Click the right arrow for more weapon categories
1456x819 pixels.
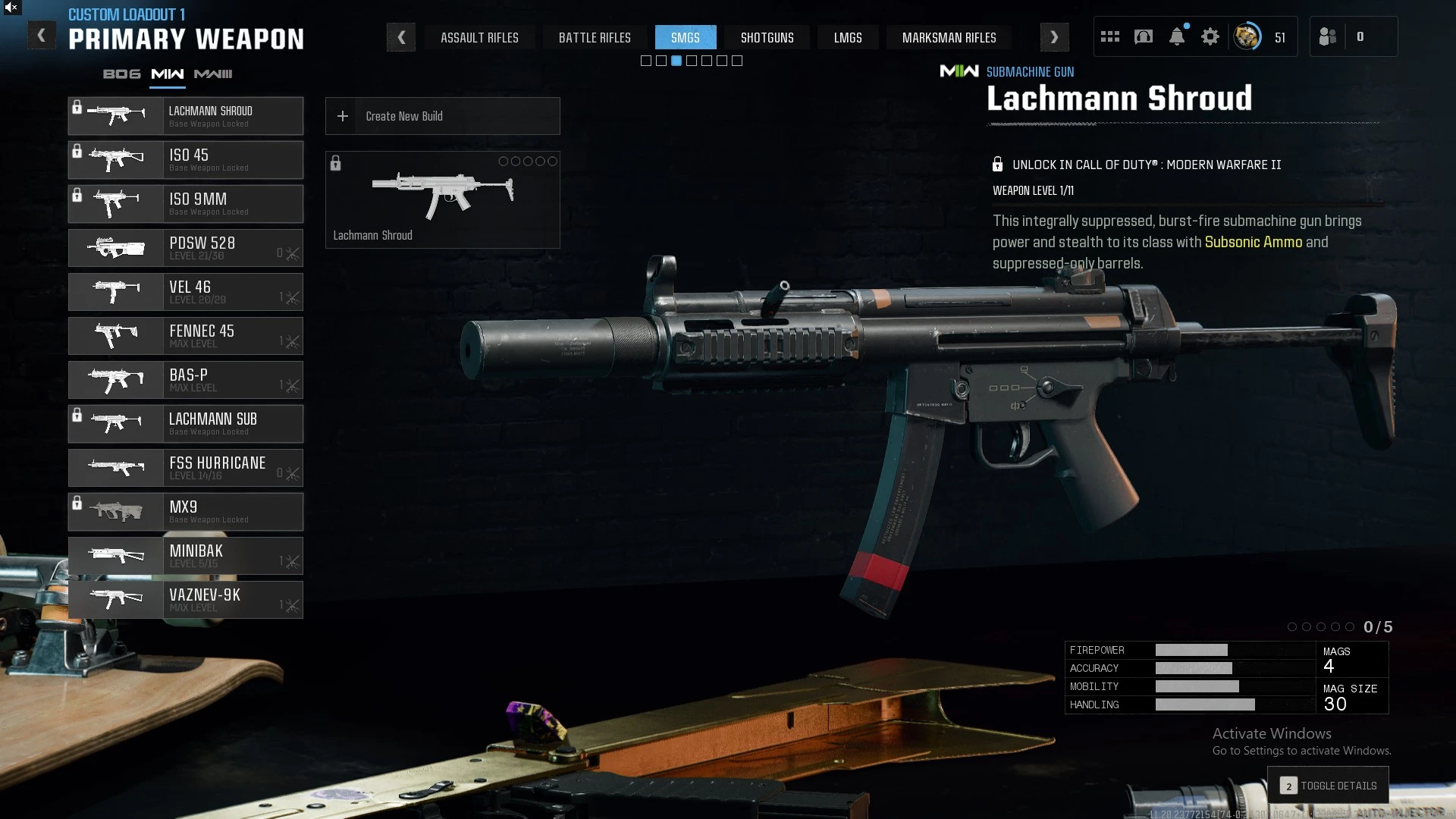coord(1054,37)
